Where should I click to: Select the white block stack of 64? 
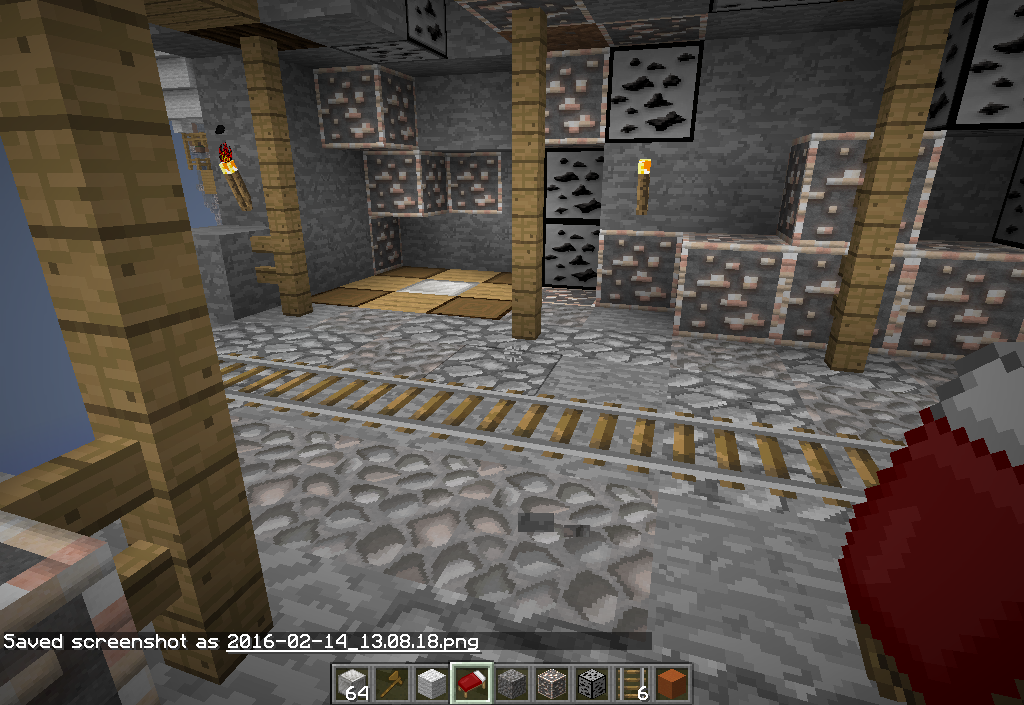point(351,683)
